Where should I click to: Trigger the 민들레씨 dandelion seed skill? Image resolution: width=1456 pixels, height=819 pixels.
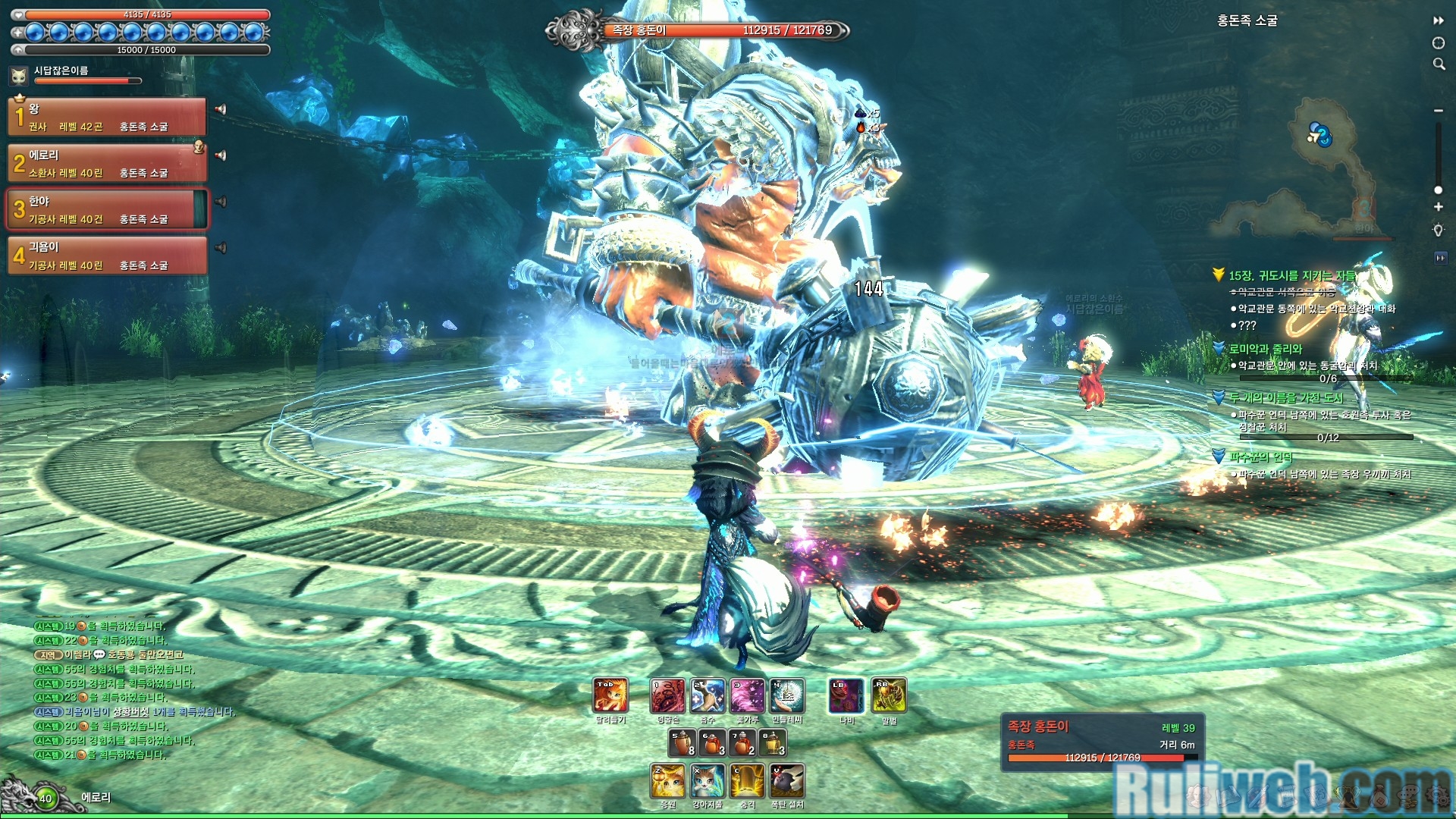pos(787,695)
